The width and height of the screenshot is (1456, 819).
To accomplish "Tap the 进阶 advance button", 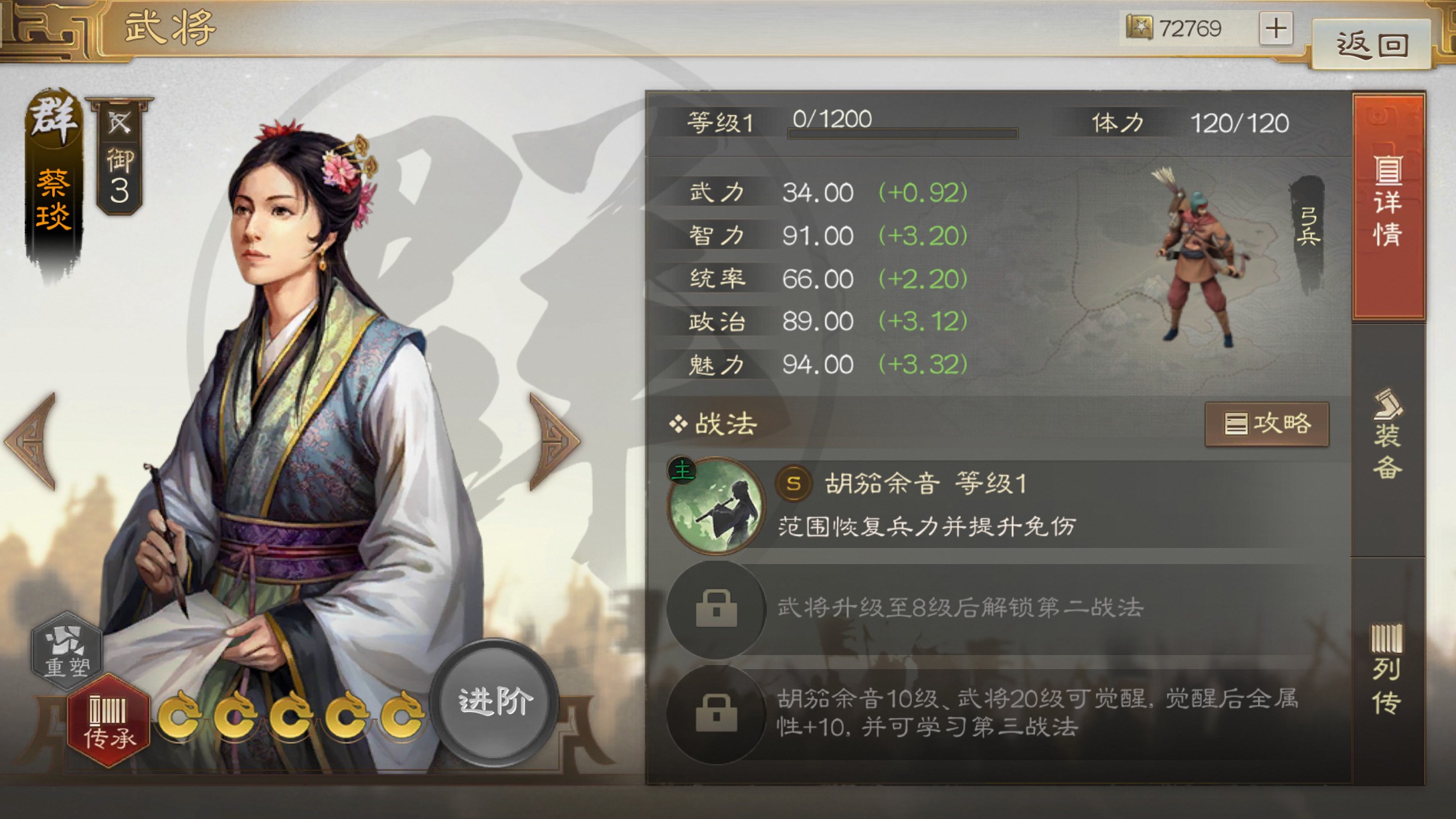I will point(494,702).
